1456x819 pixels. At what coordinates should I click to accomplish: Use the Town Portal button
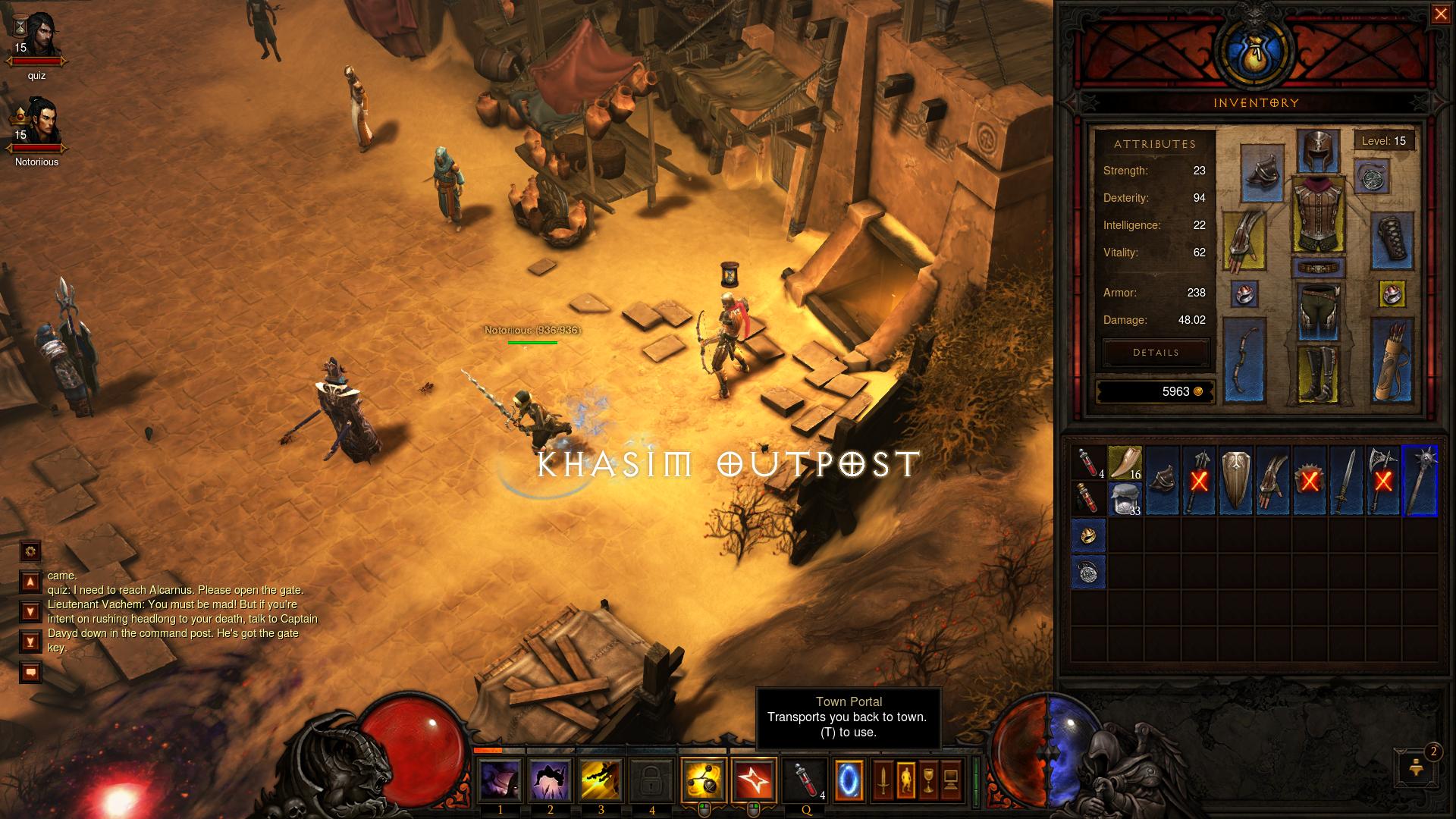coord(849,779)
